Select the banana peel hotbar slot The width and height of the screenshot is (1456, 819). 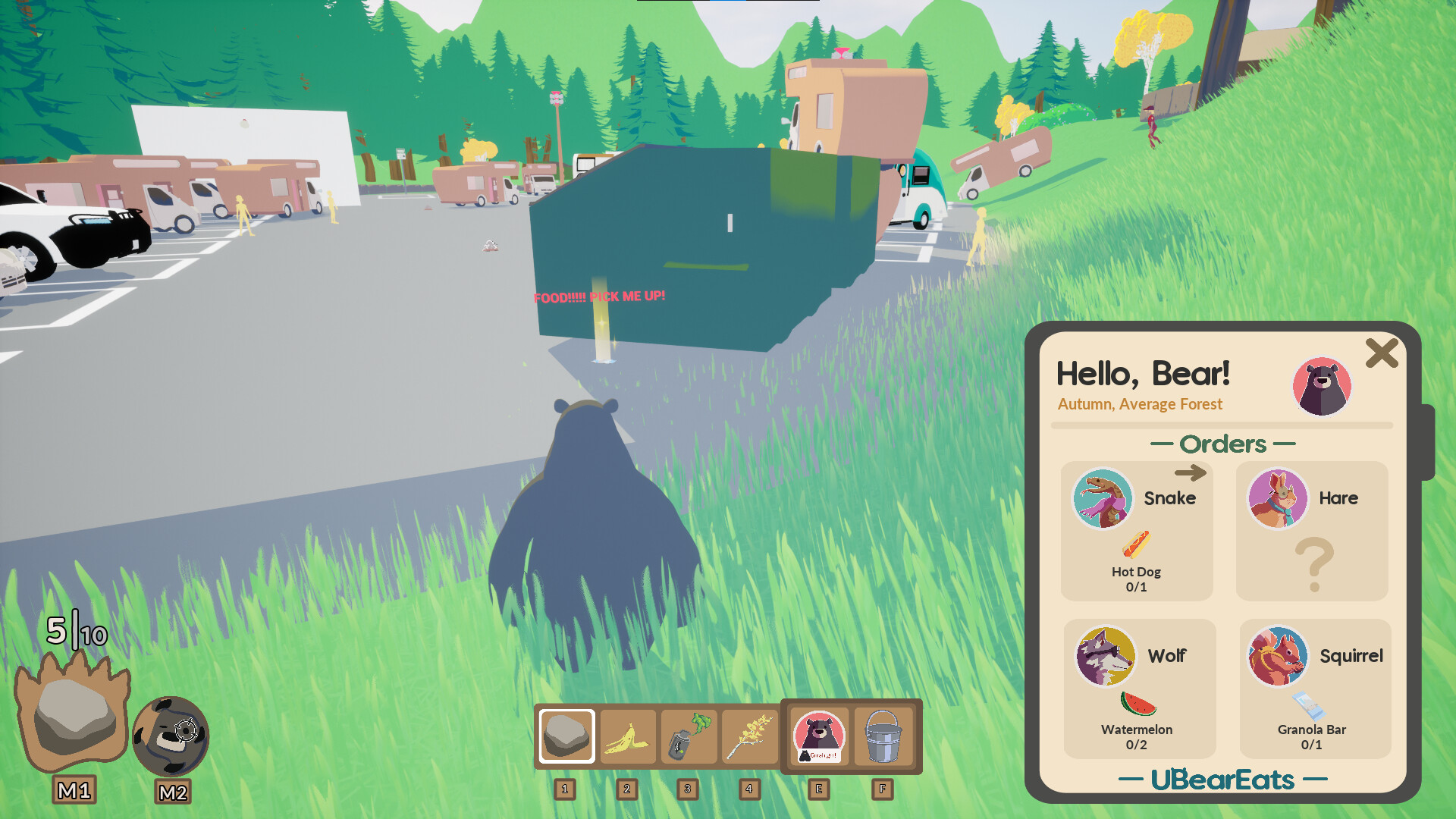coord(628,737)
